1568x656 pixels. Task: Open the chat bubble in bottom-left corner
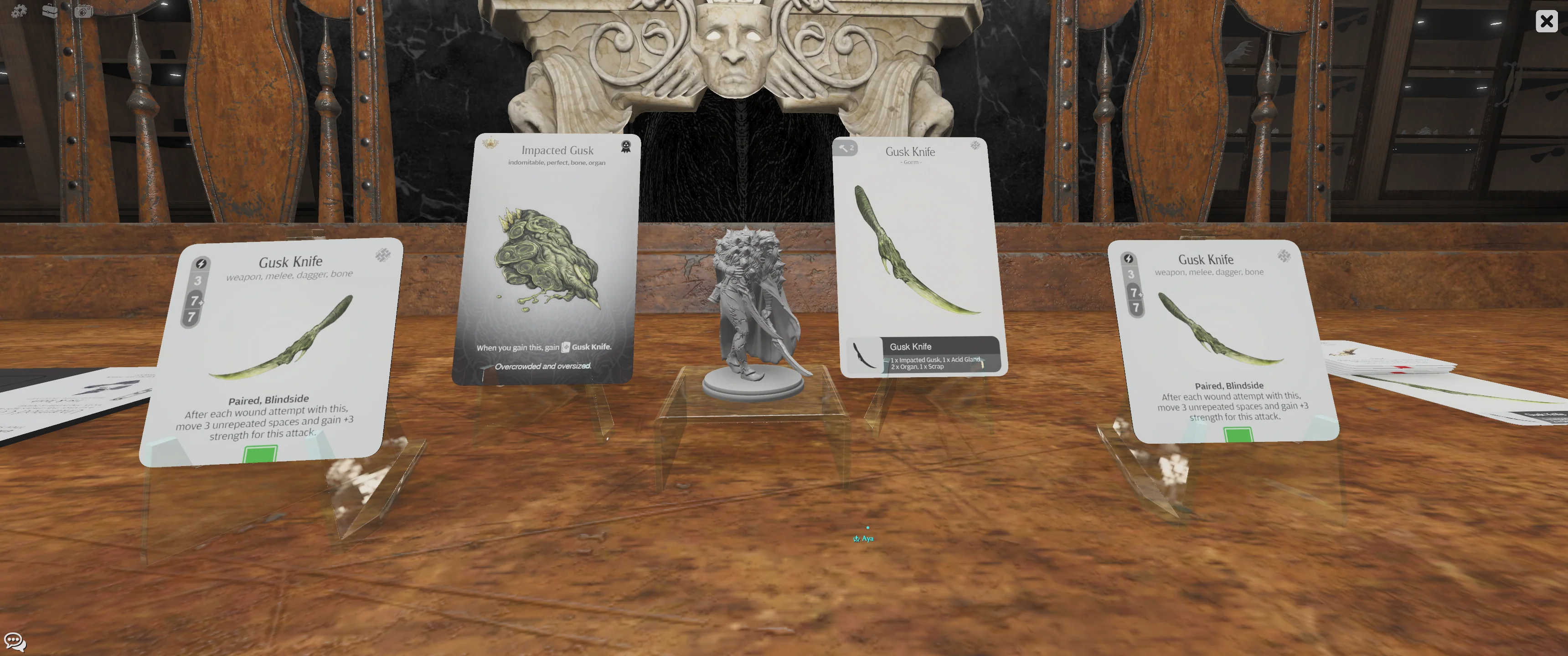pos(14,641)
